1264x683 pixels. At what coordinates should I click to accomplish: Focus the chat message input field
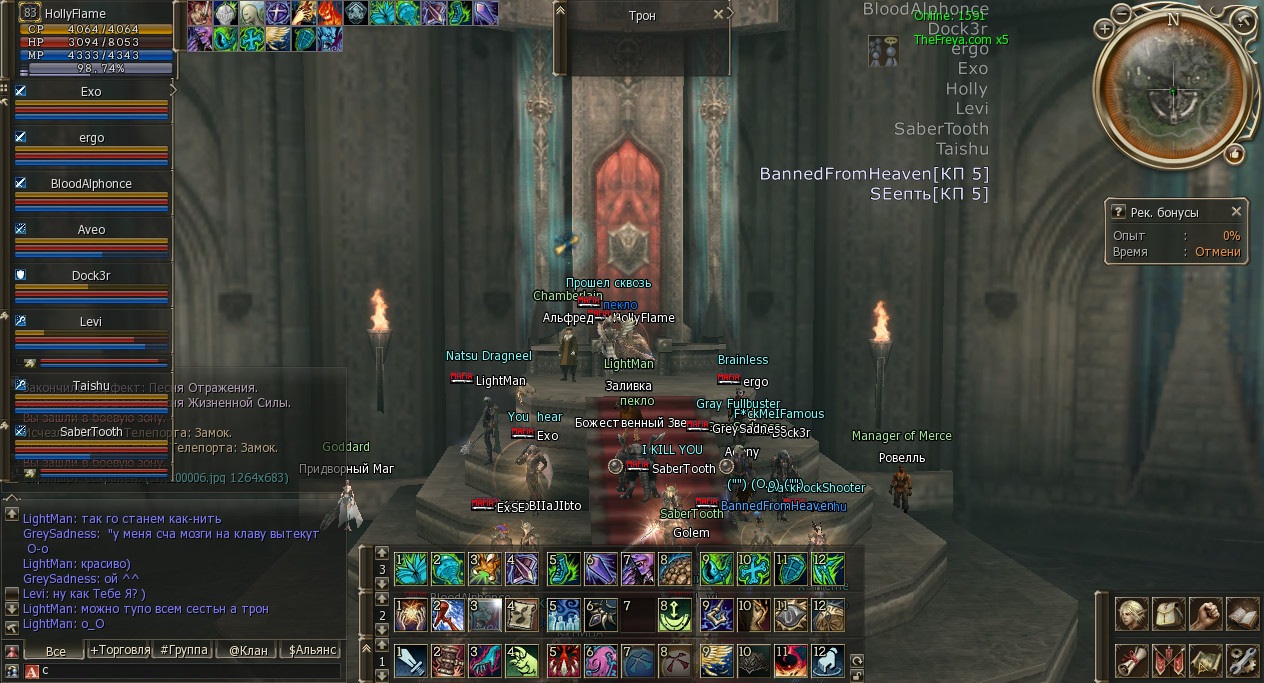coord(190,670)
